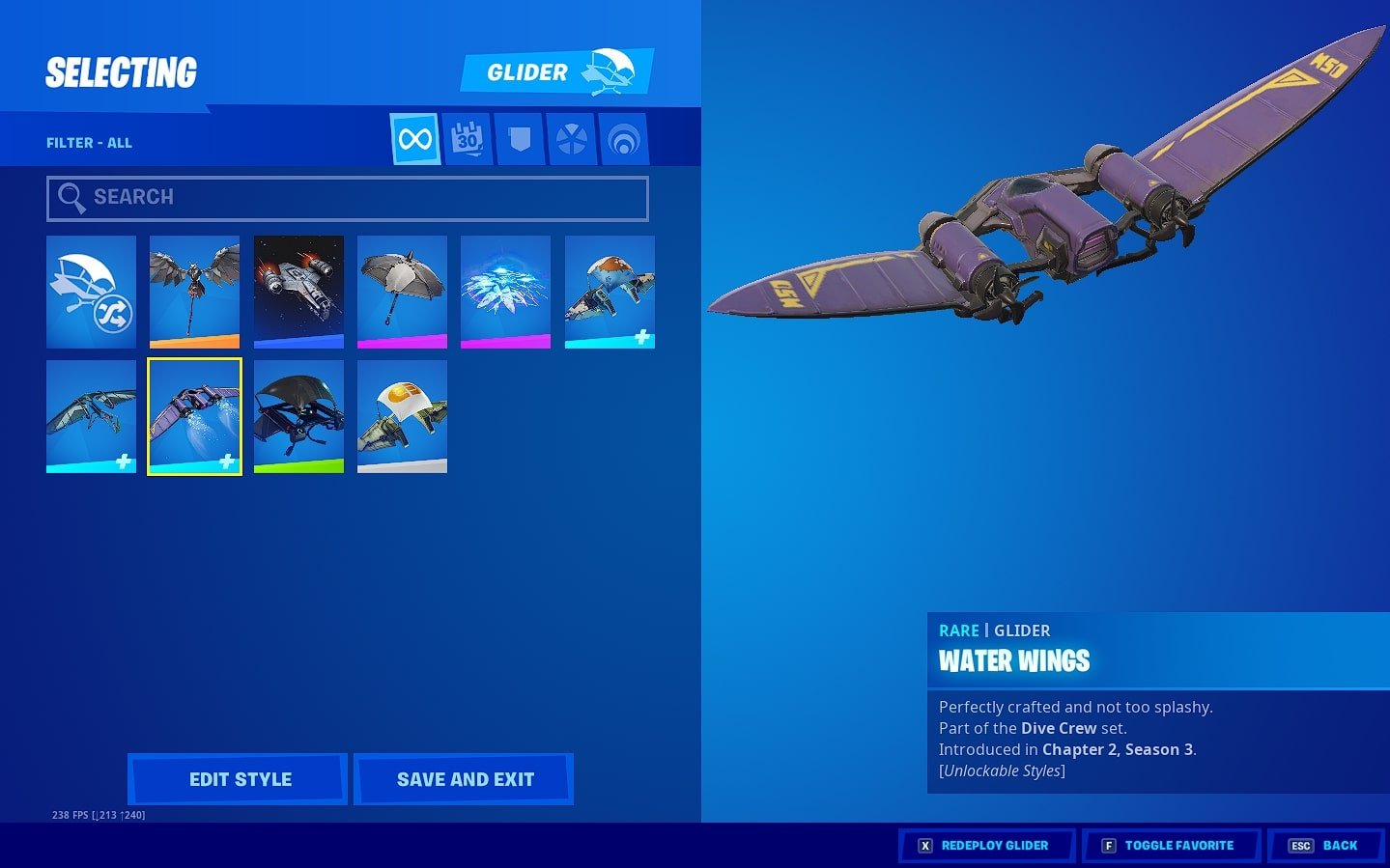Expand Unlockable Styles for Water Wings

1000,770
